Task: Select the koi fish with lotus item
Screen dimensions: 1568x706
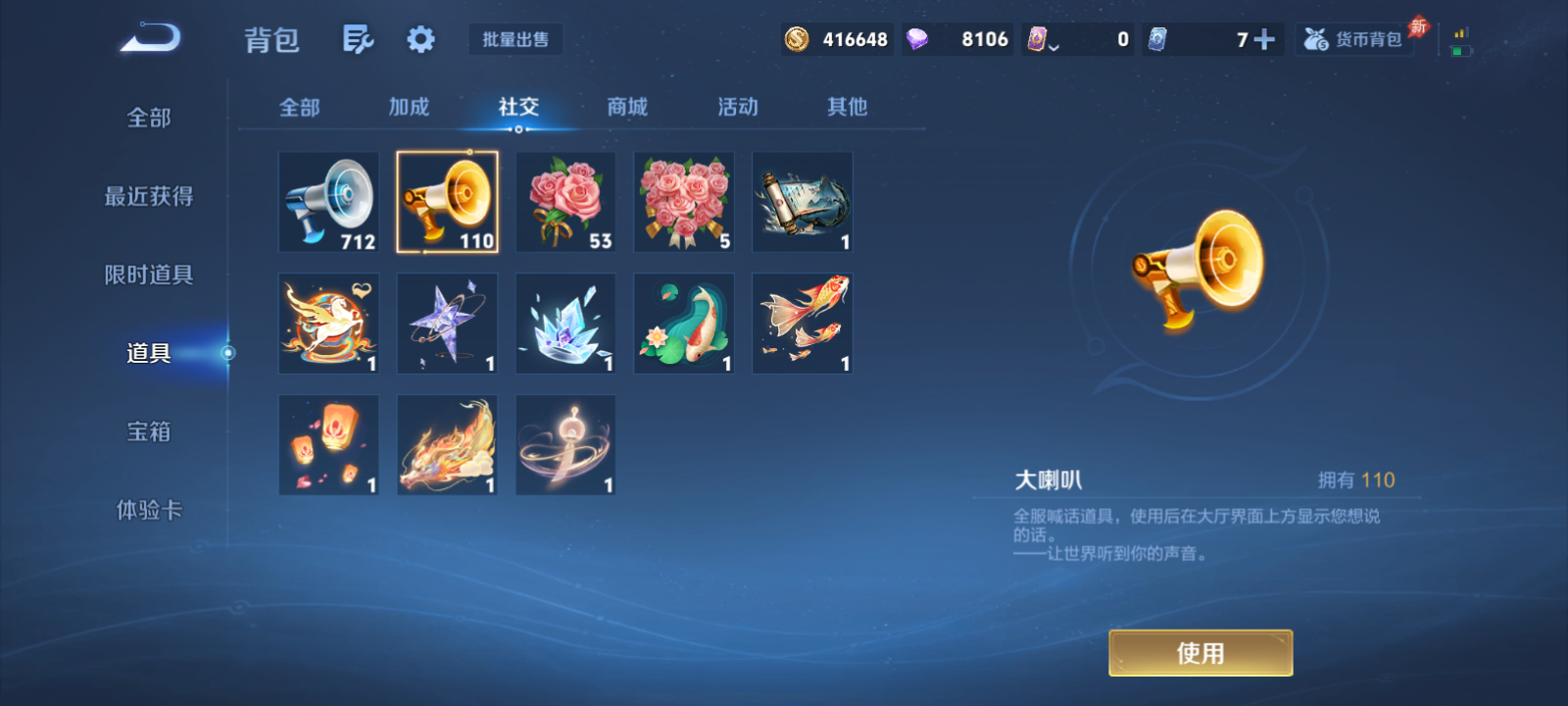Action: (x=683, y=324)
